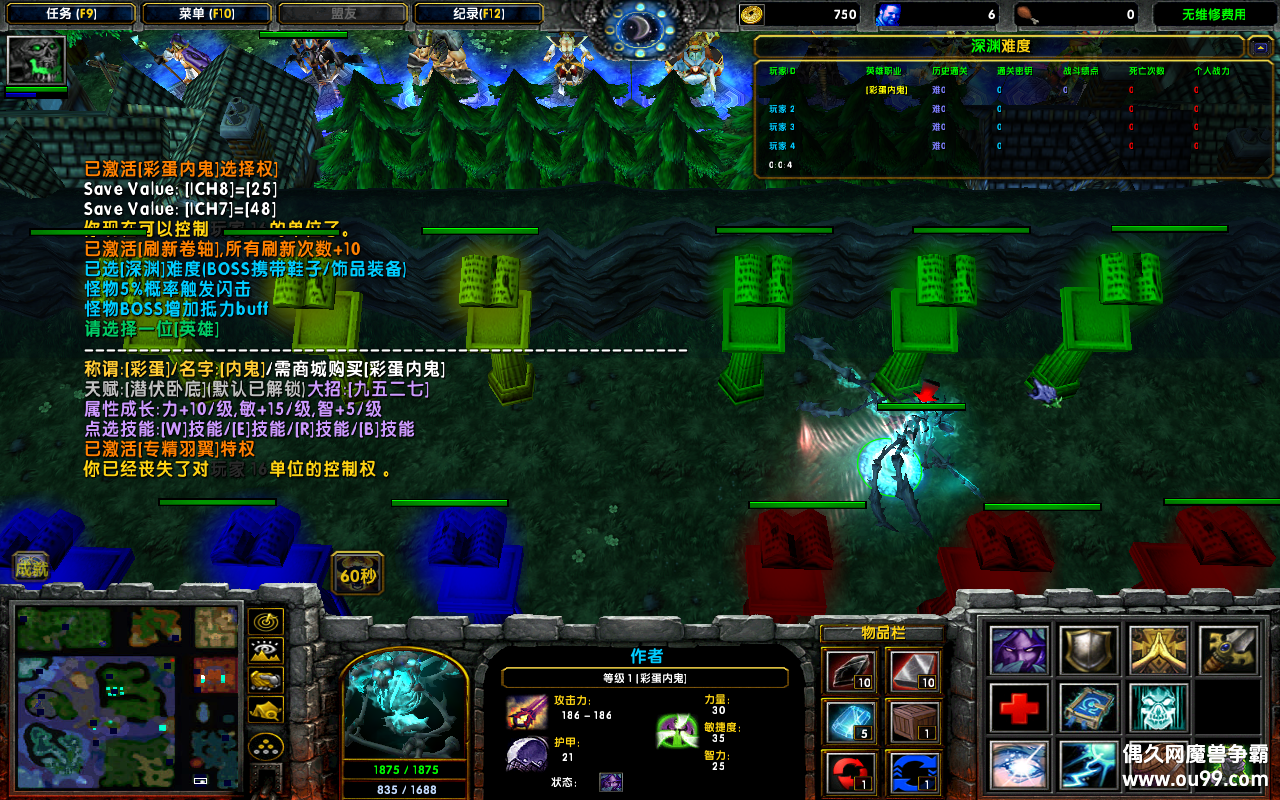
Task: Collapse the 深渊难度 scoreboard panel
Action: point(1259,47)
